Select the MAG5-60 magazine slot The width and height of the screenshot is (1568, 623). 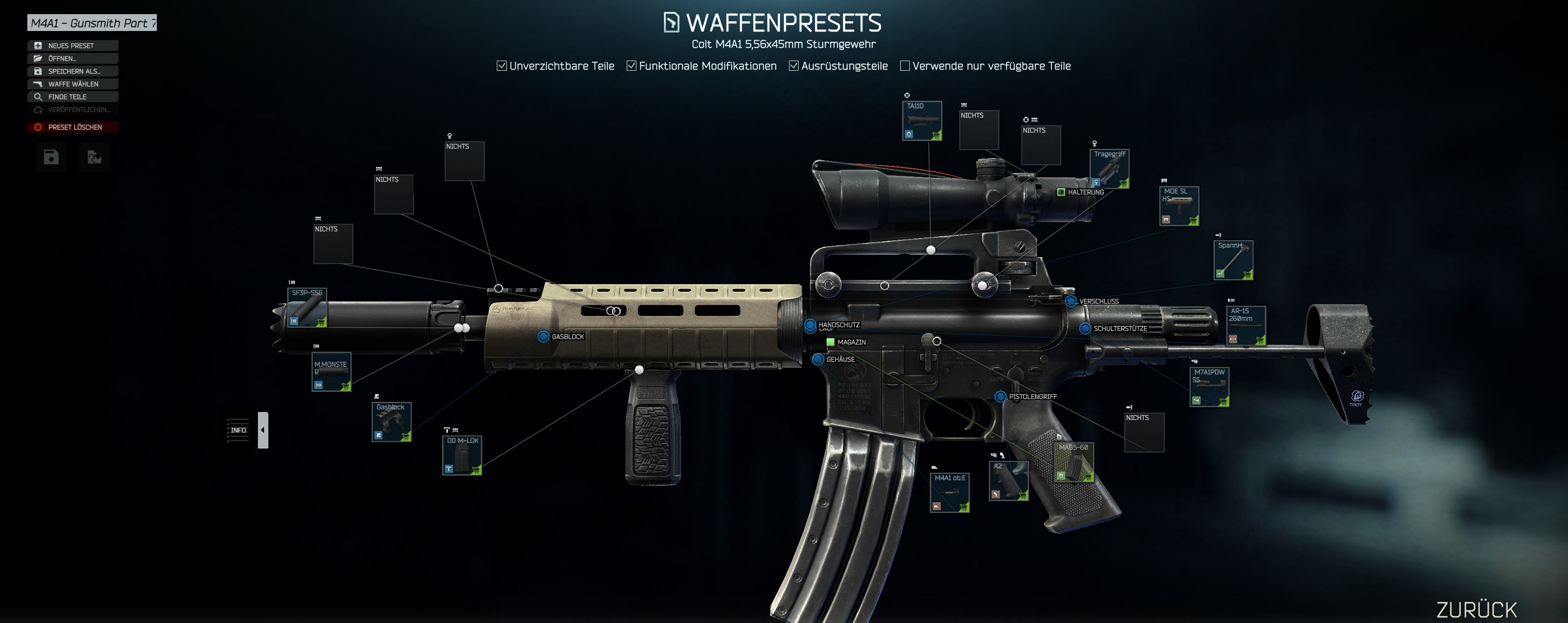click(1073, 462)
